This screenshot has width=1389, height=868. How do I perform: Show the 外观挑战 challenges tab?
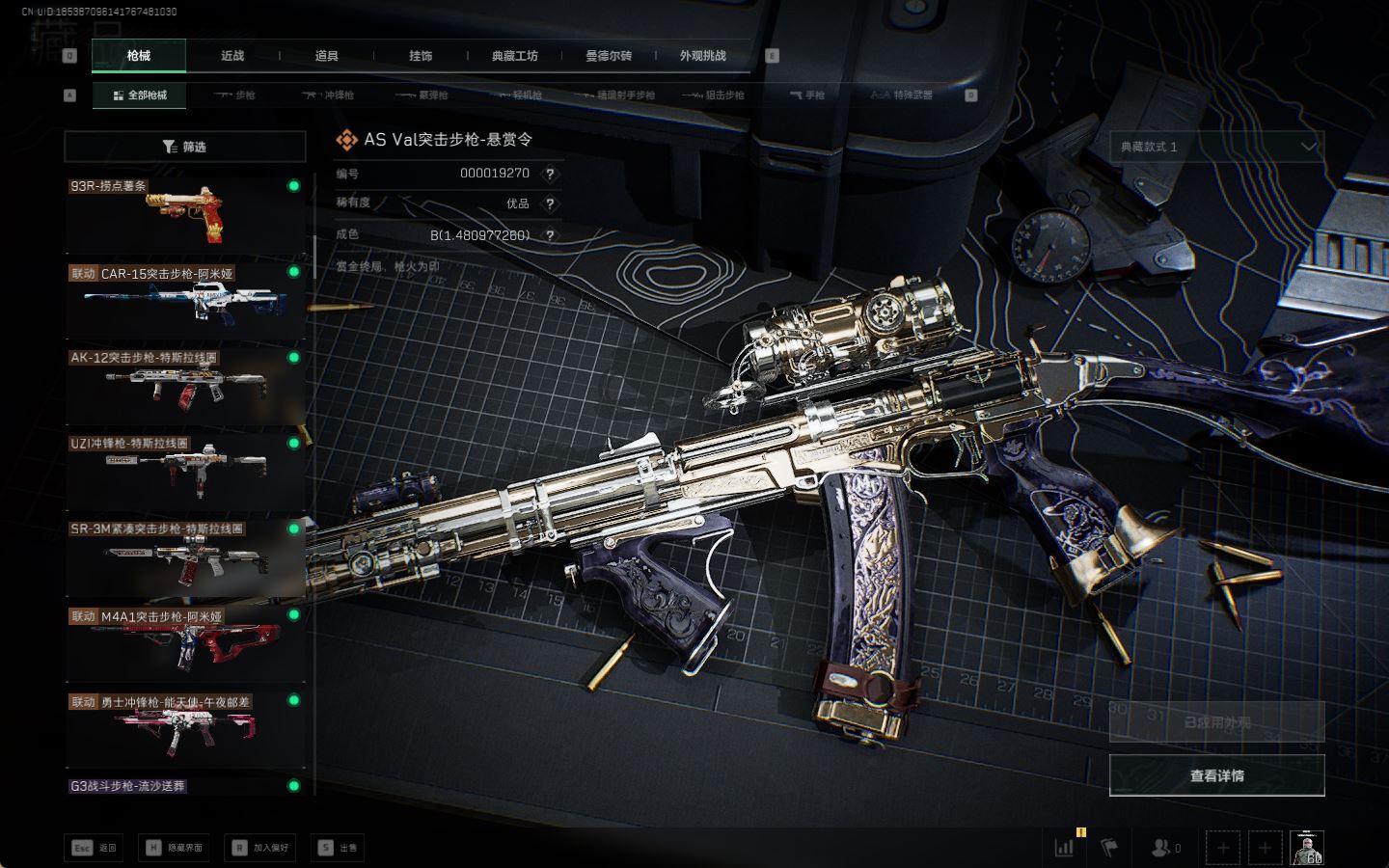702,56
